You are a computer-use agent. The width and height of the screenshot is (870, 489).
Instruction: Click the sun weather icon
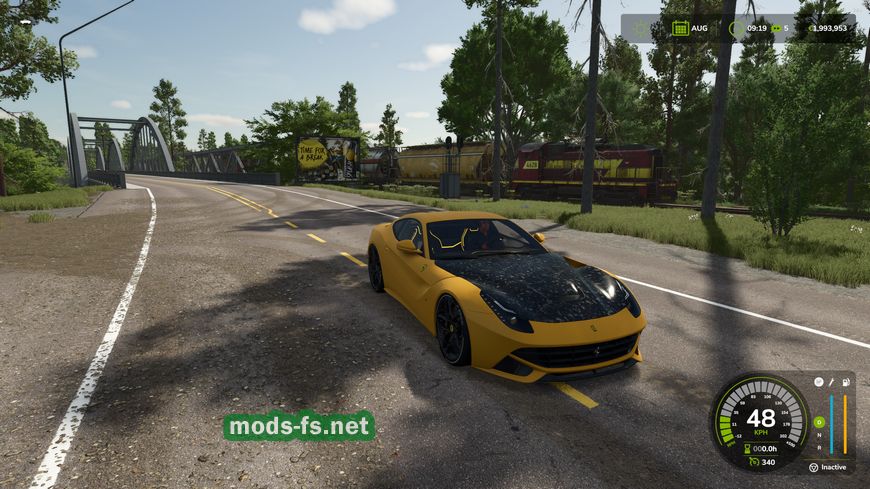pos(643,27)
